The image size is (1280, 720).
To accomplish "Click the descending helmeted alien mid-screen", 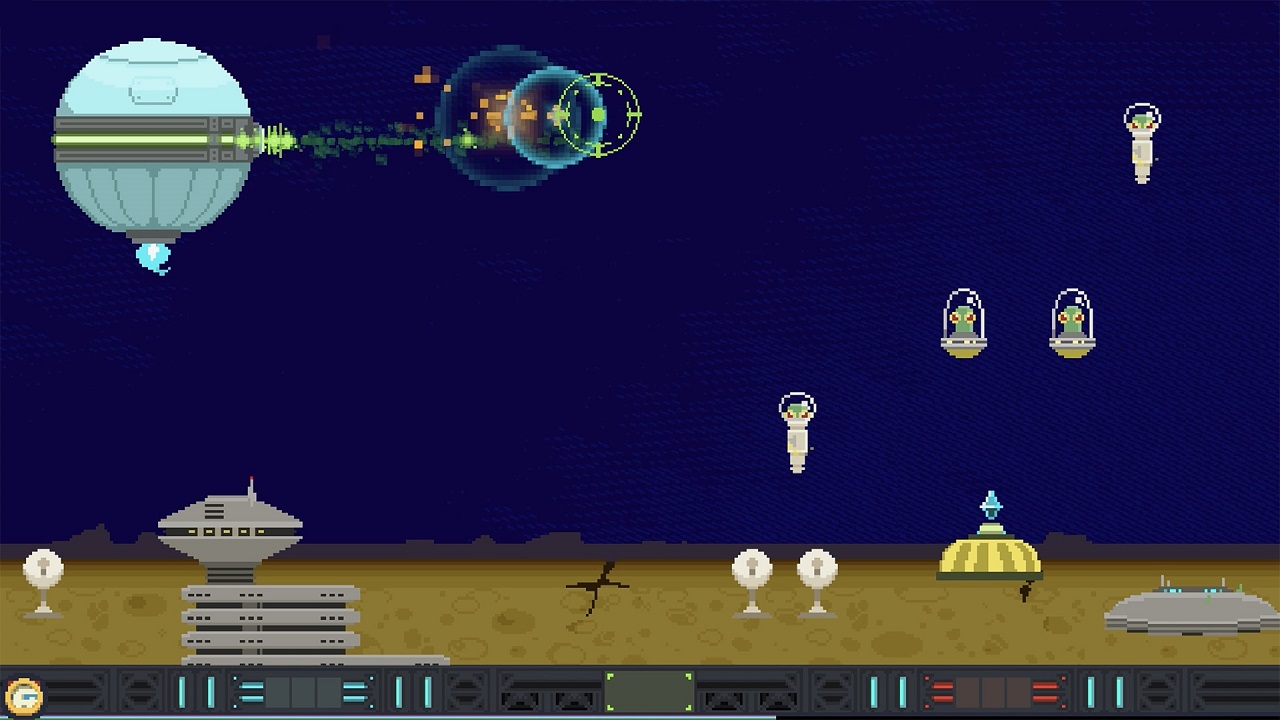I will pos(797,428).
